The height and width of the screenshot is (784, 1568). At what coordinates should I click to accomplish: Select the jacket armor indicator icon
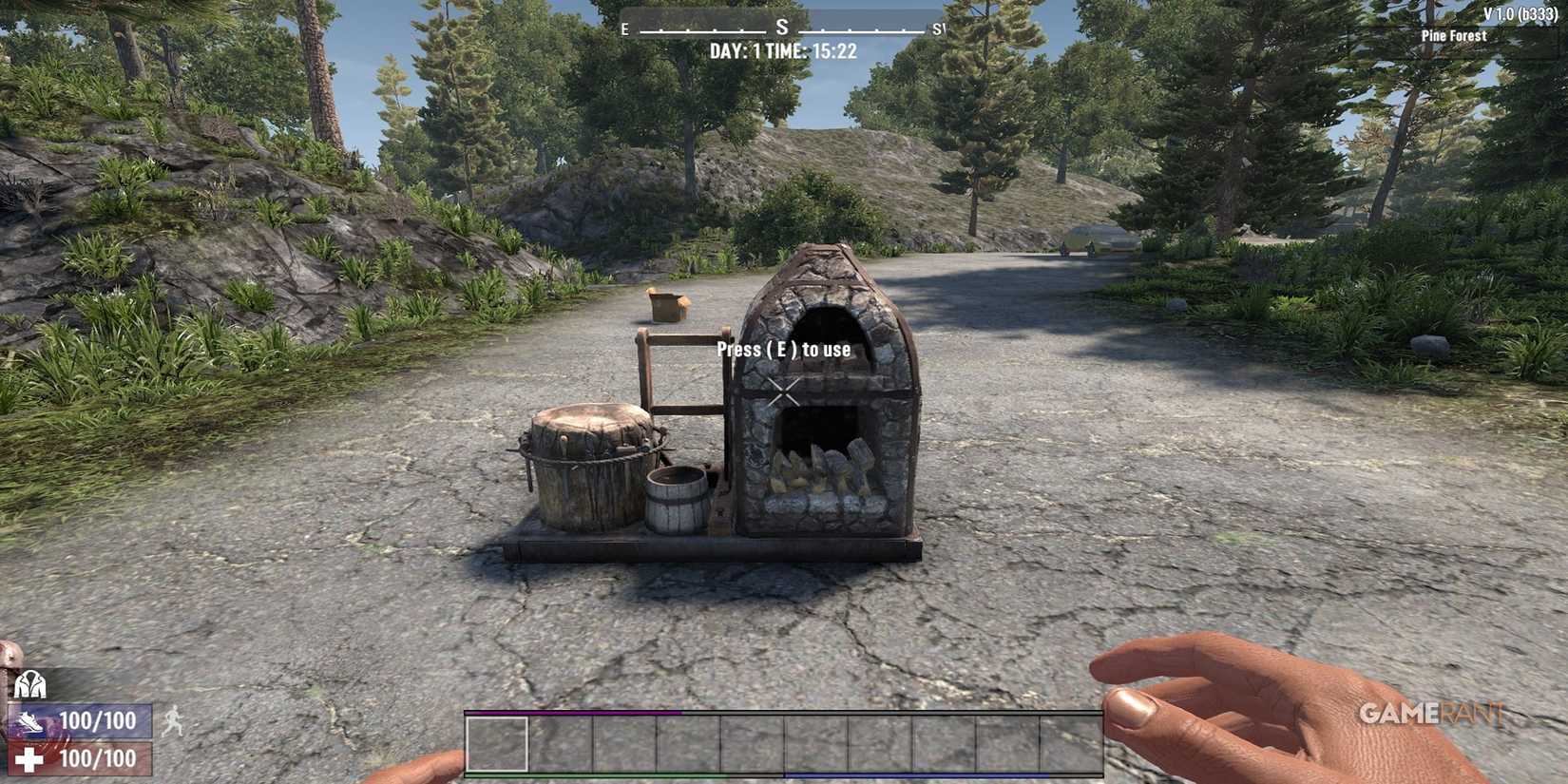(31, 683)
